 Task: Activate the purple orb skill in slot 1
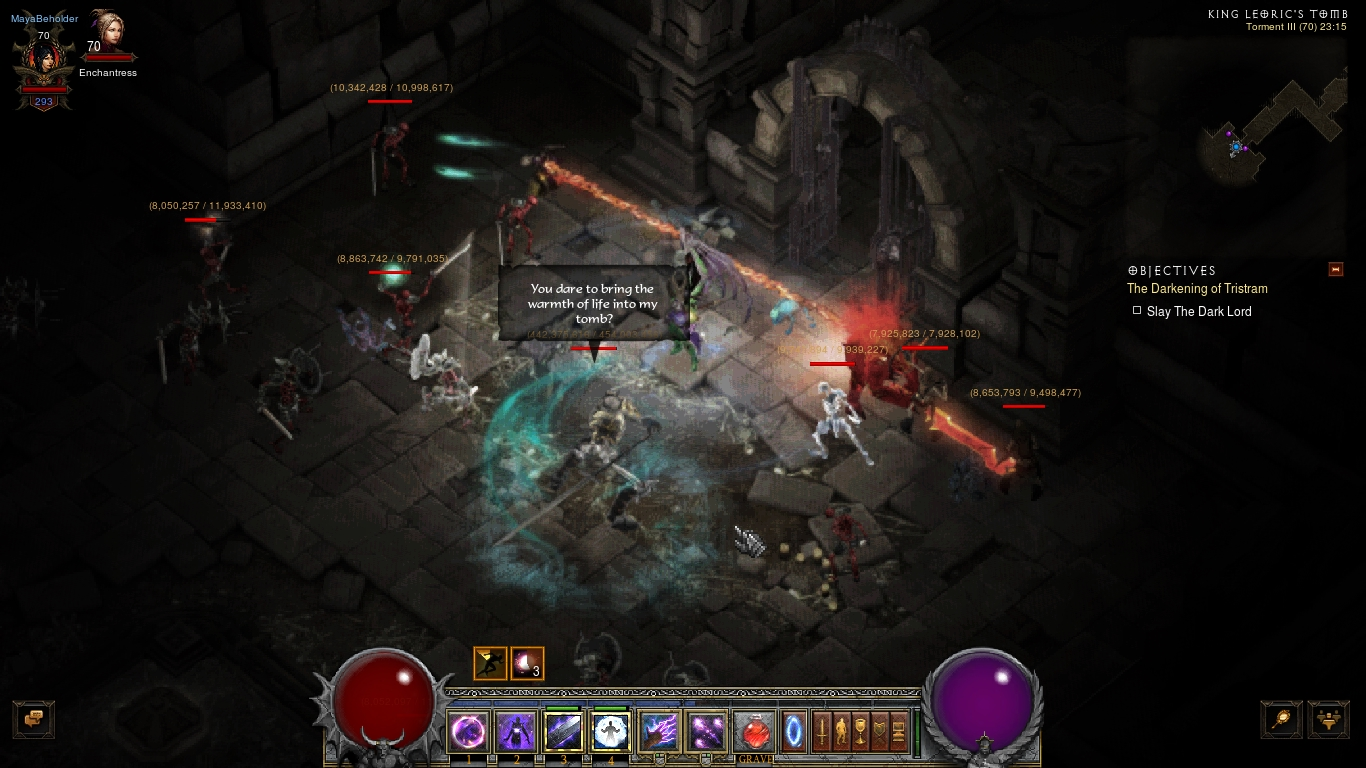click(469, 732)
